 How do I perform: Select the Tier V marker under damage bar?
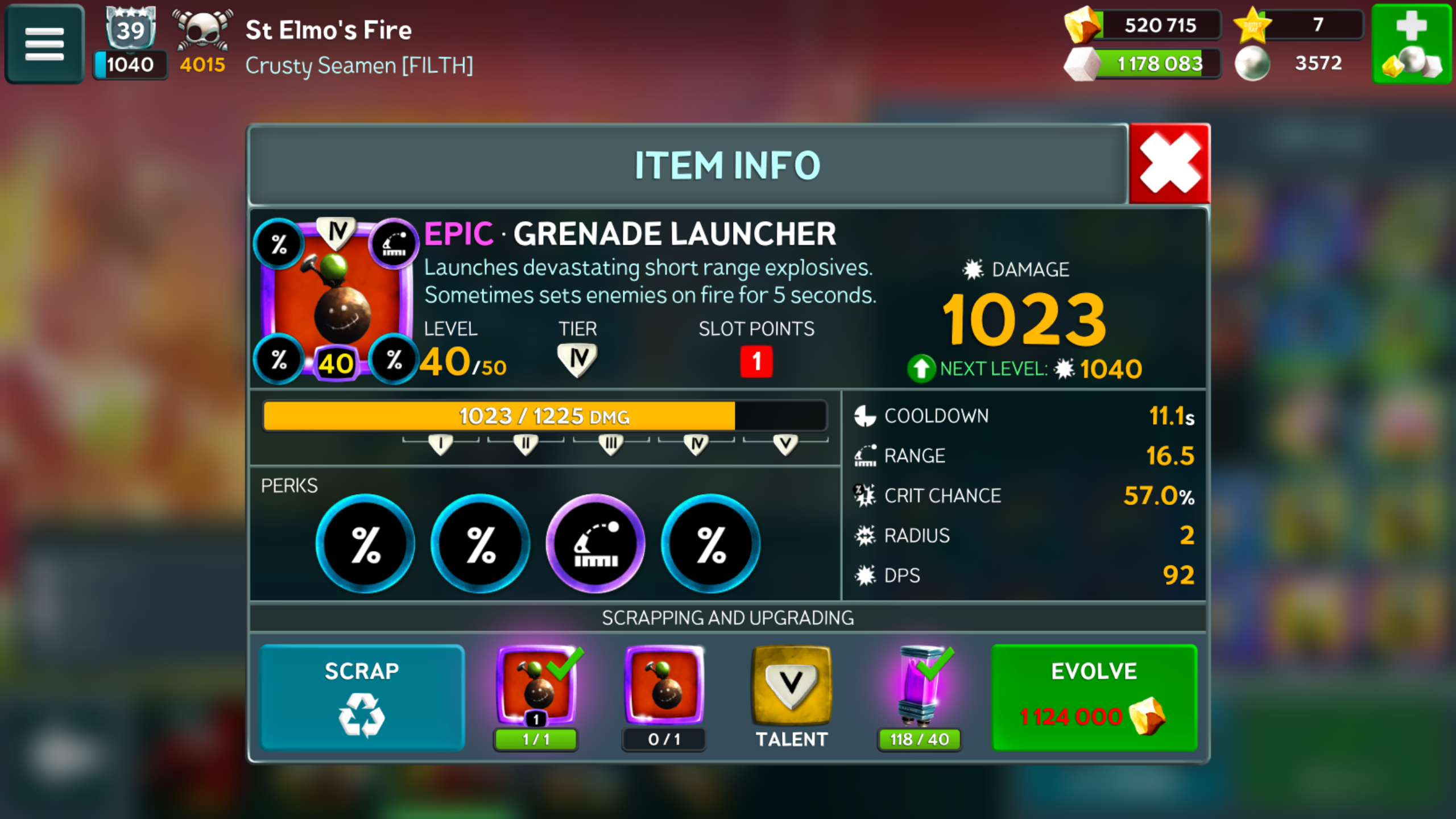tap(785, 444)
